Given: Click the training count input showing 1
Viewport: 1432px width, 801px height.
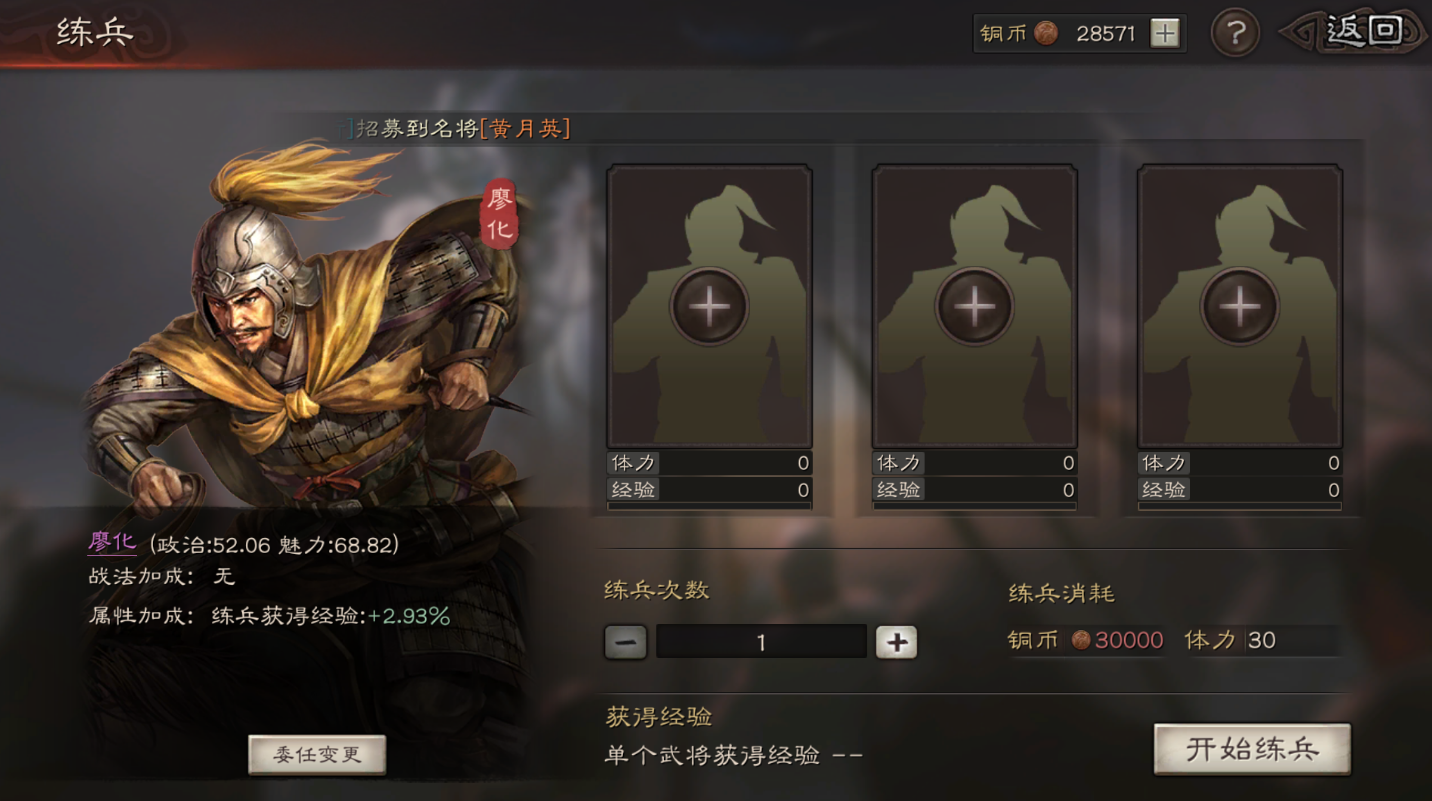Looking at the screenshot, I should 760,641.
